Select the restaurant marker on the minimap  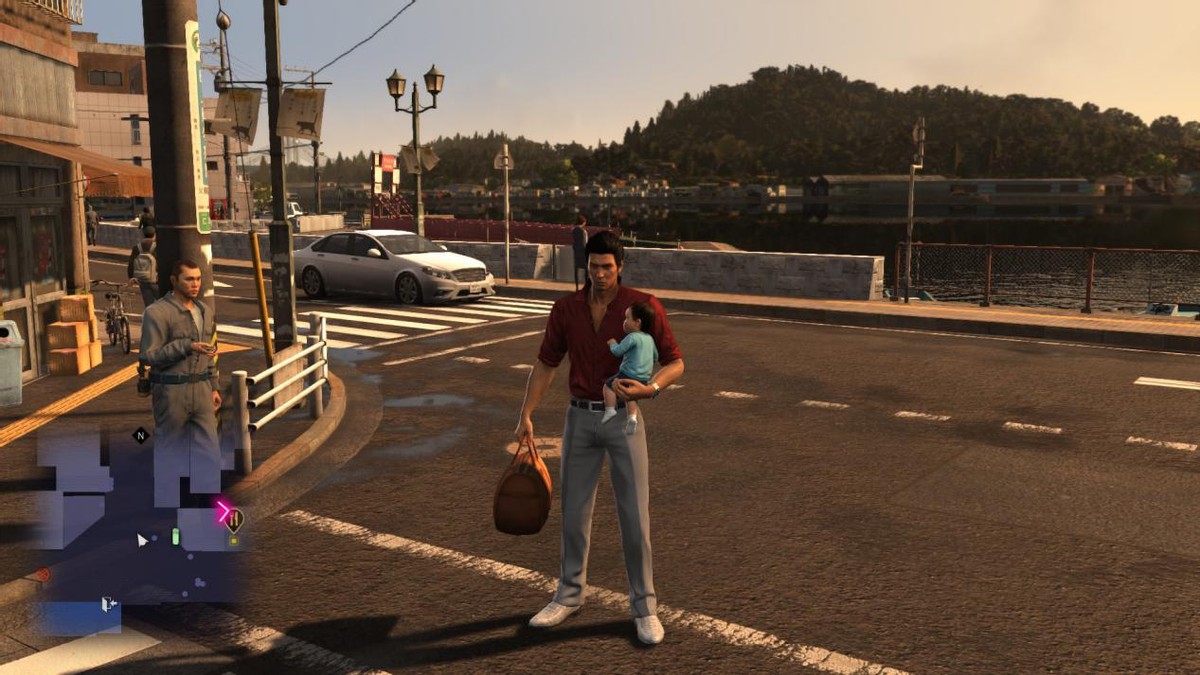[x=234, y=519]
